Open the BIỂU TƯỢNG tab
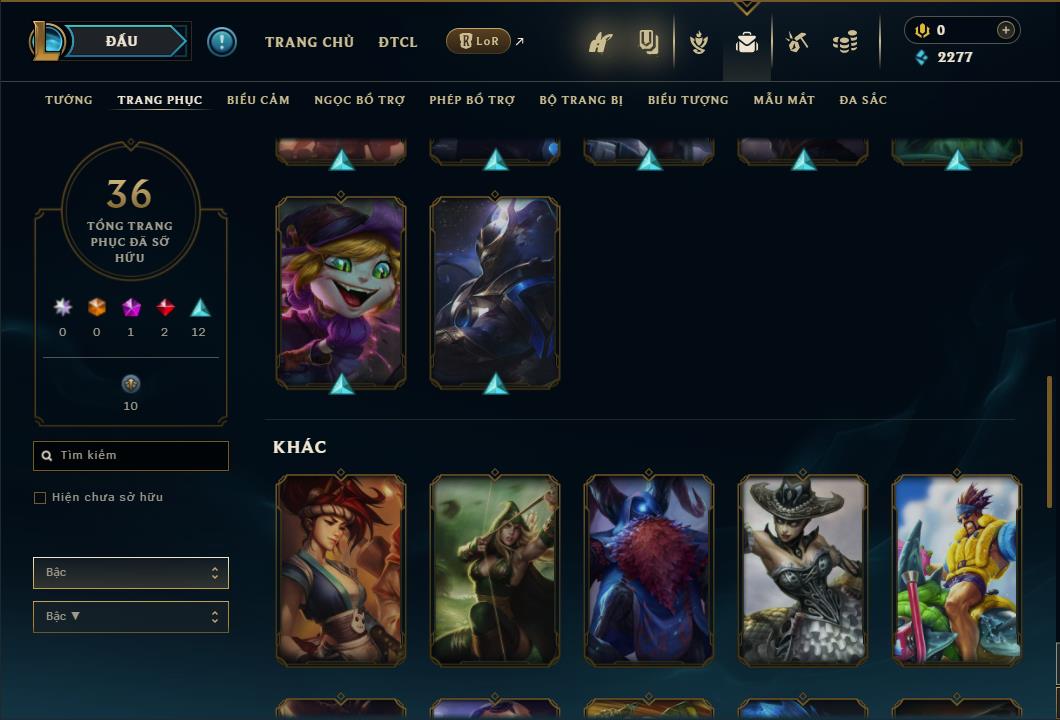Image resolution: width=1060 pixels, height=720 pixels. coord(688,100)
